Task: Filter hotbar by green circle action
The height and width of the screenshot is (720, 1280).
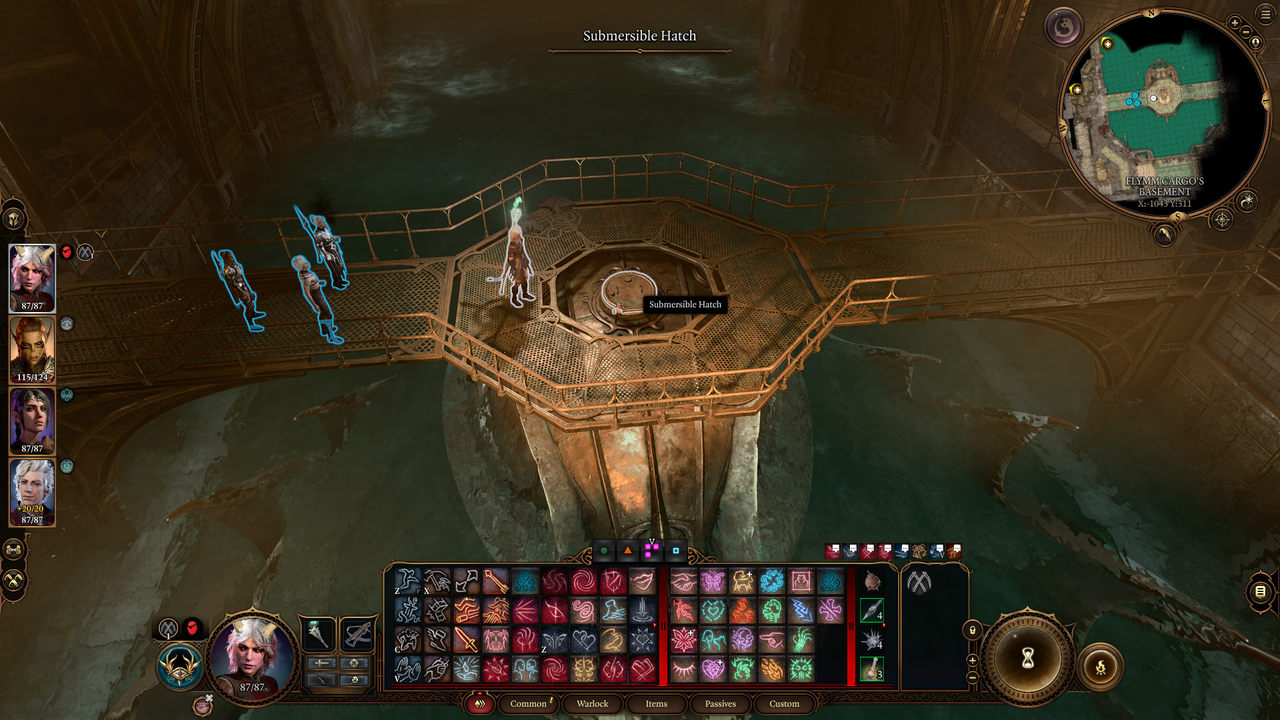Action: (x=604, y=551)
